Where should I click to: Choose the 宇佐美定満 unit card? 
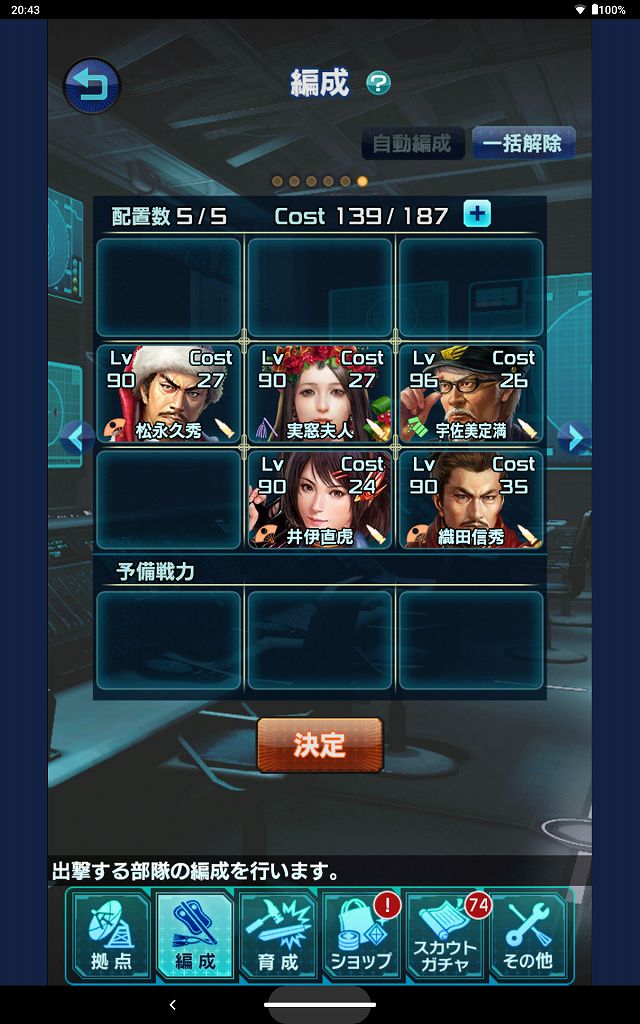click(x=471, y=393)
